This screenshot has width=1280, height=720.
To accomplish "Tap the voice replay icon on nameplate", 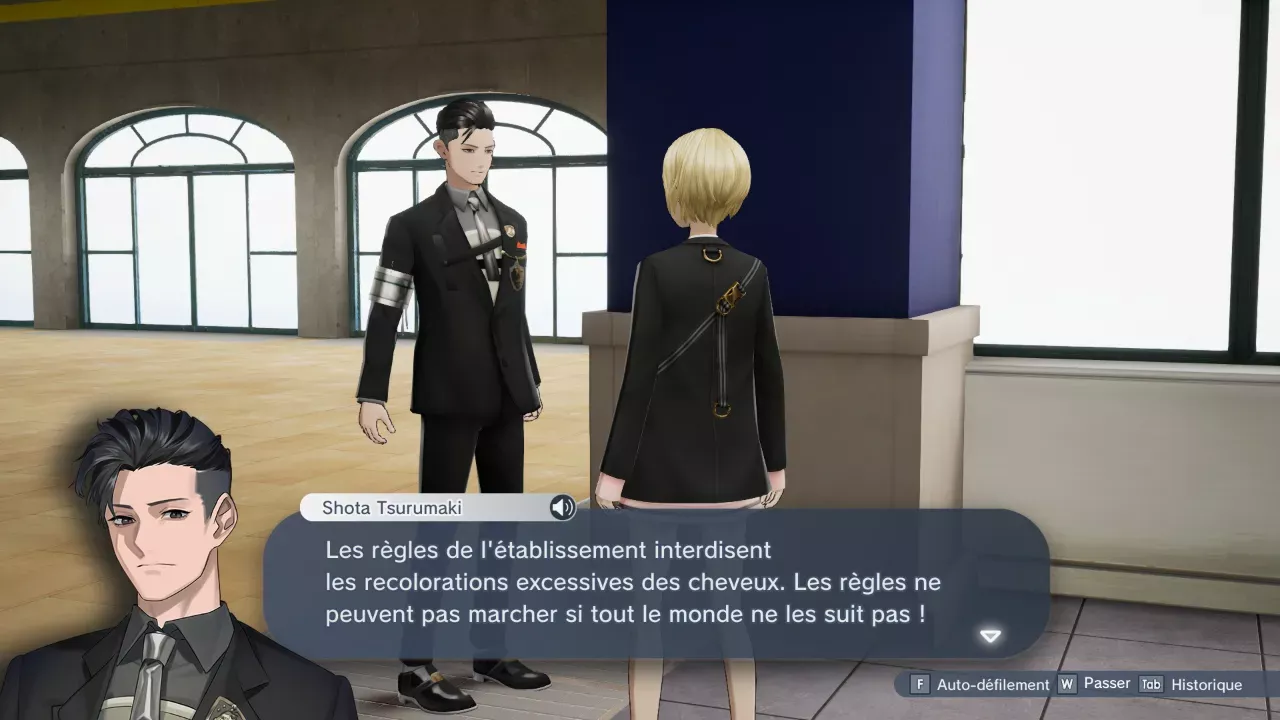I will tap(563, 508).
